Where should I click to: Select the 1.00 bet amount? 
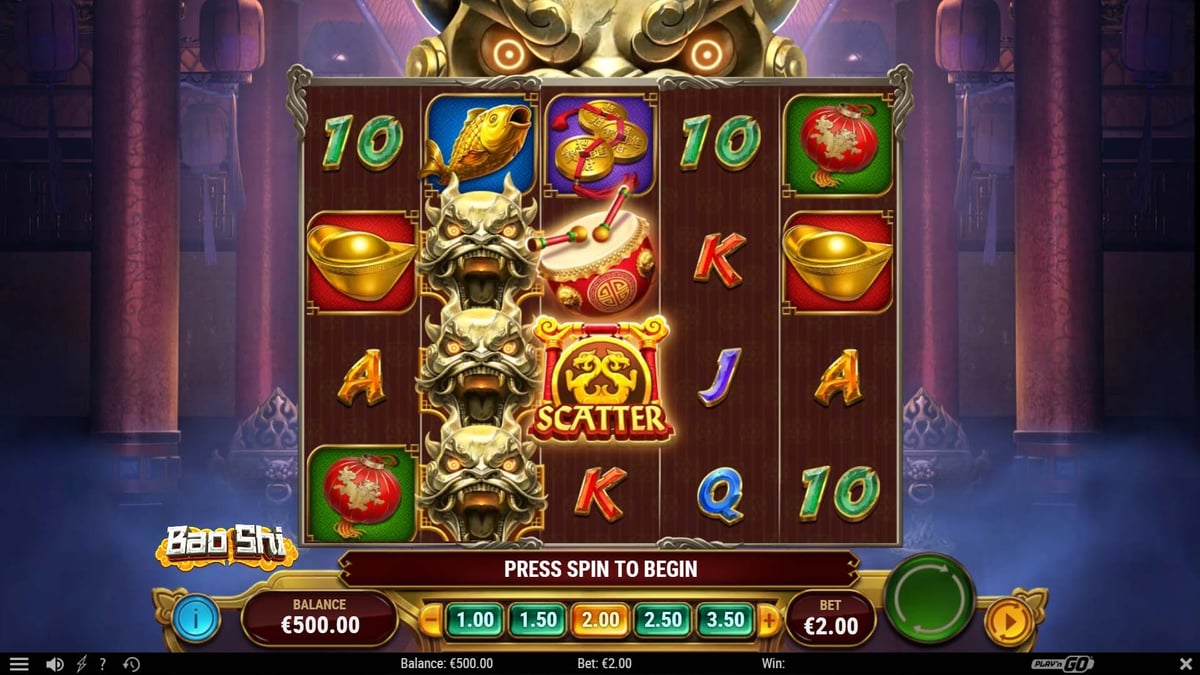pyautogui.click(x=475, y=620)
